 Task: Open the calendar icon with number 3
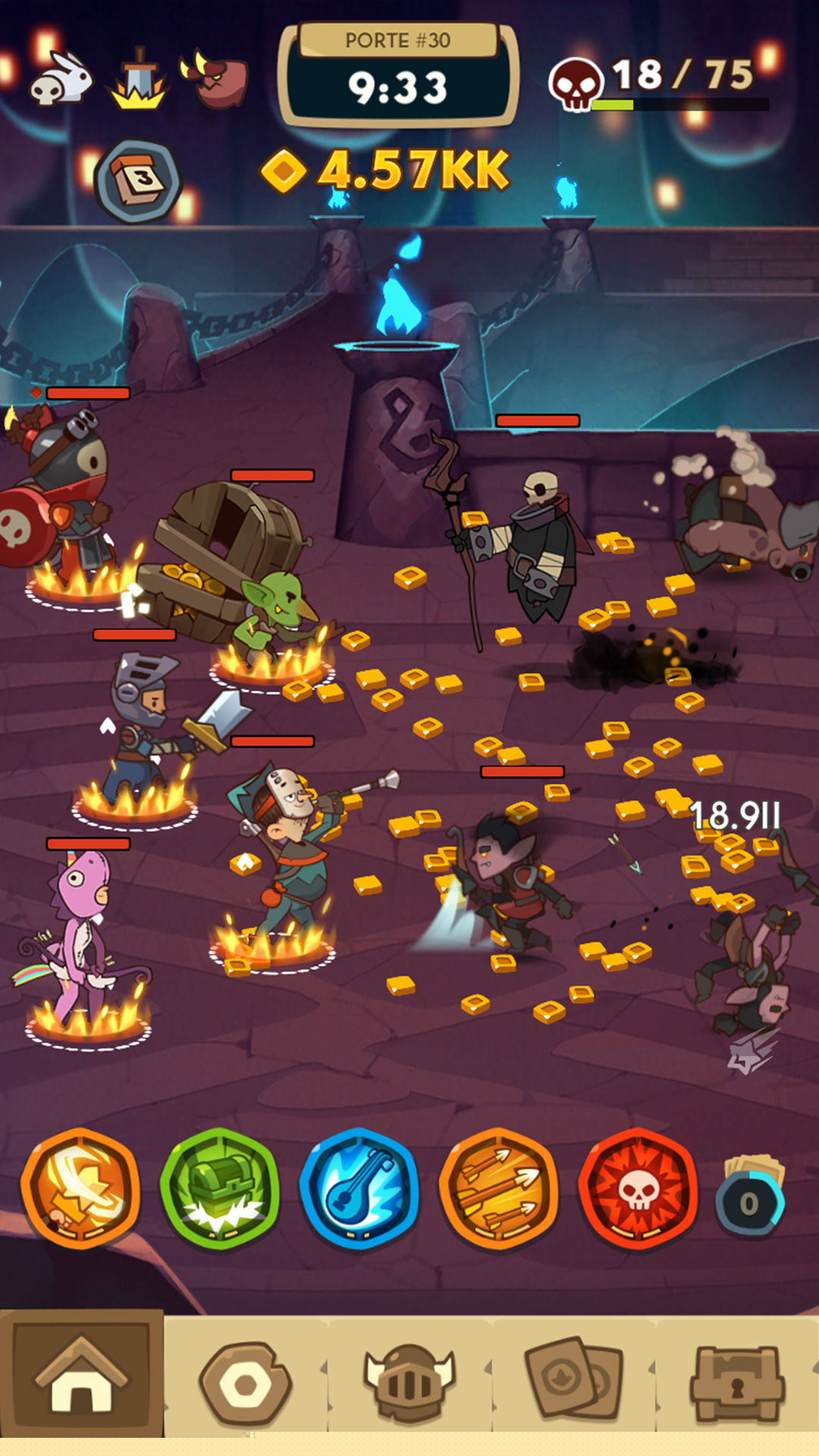[x=138, y=180]
